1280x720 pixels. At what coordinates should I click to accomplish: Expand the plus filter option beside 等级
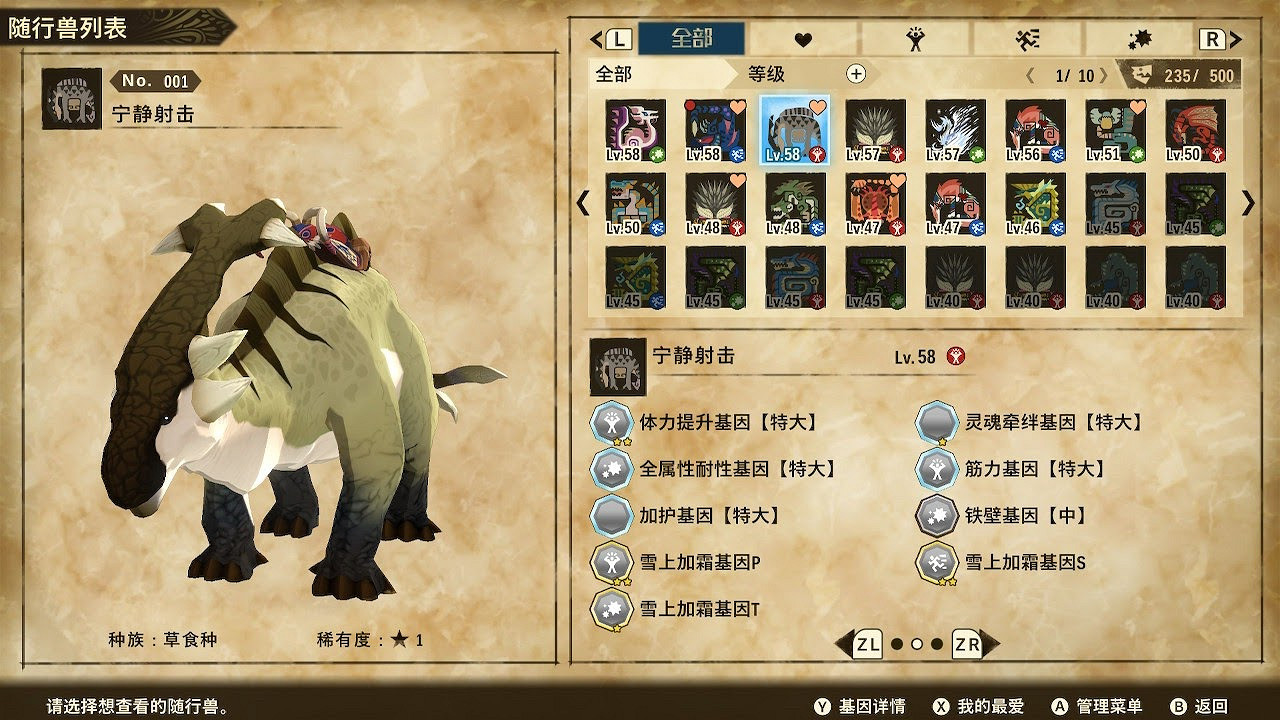coord(855,73)
